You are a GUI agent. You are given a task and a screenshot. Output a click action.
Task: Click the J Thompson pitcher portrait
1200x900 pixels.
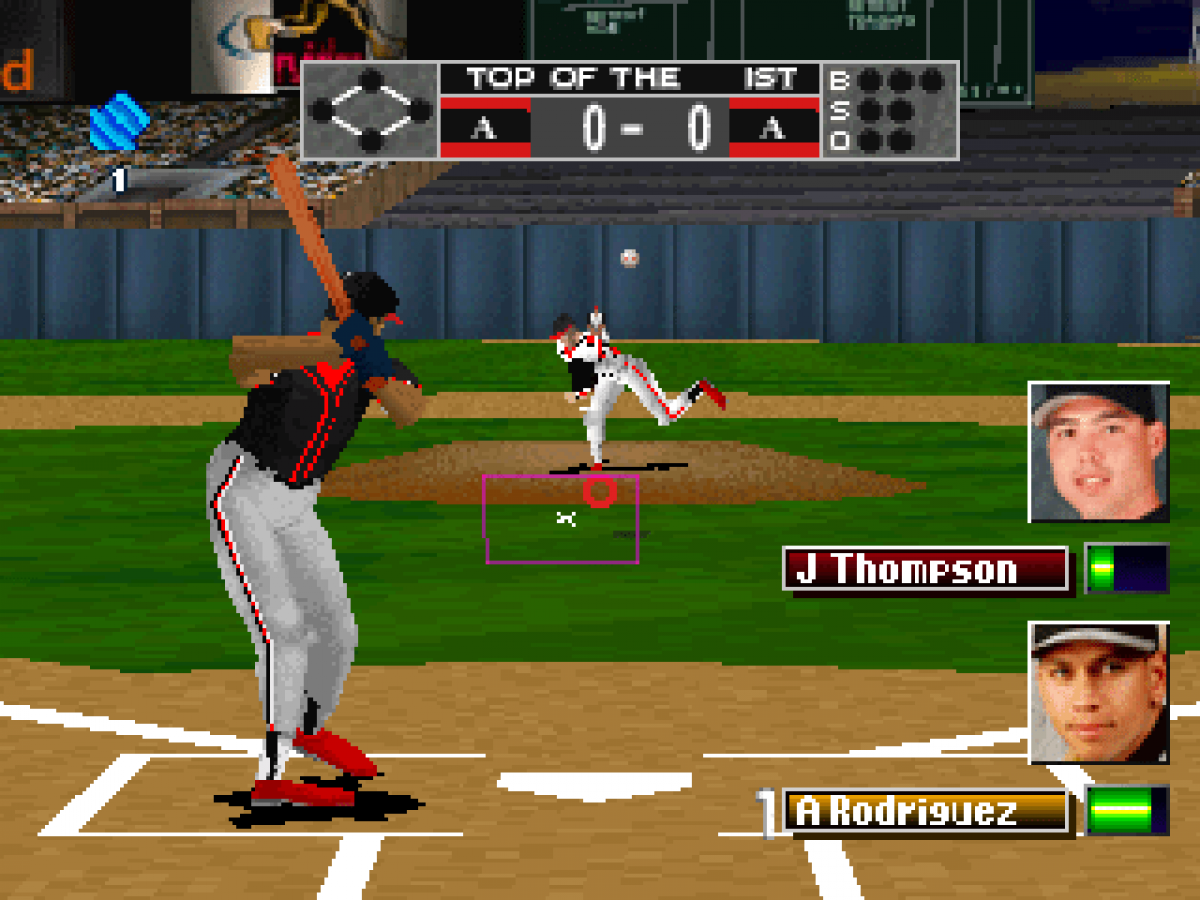click(1099, 452)
